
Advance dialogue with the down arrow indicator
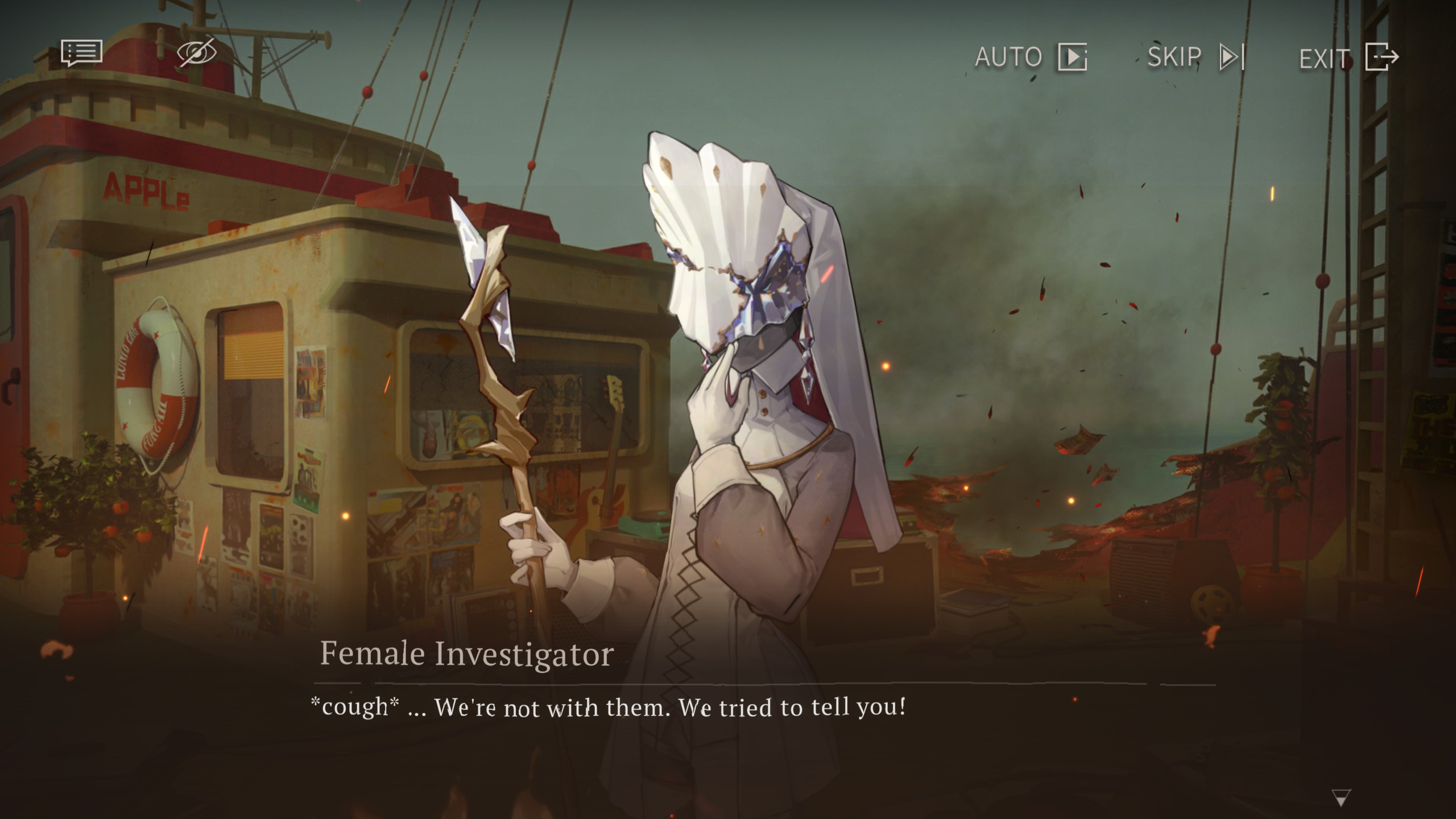coord(1341,797)
